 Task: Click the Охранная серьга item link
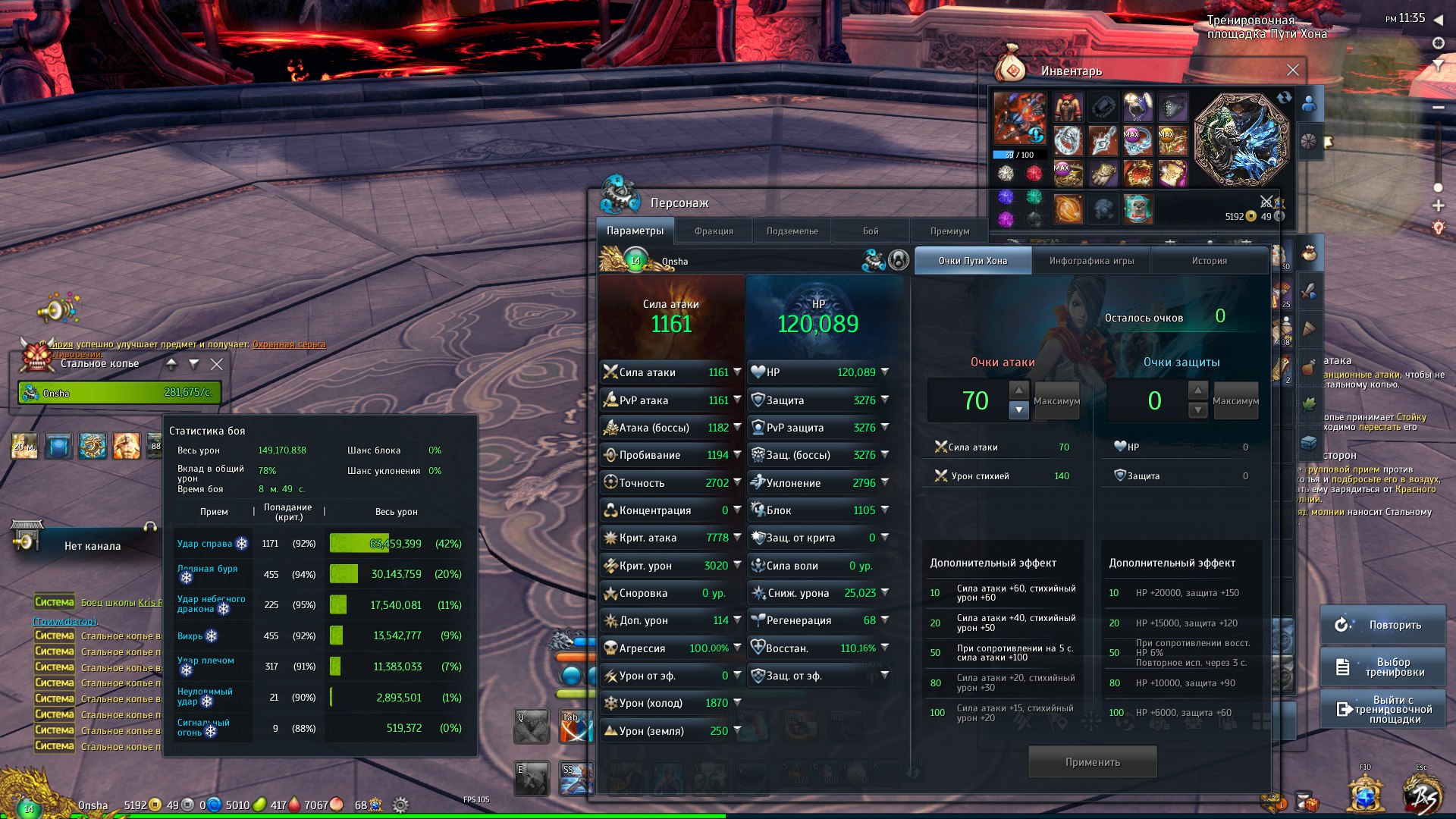(x=289, y=344)
